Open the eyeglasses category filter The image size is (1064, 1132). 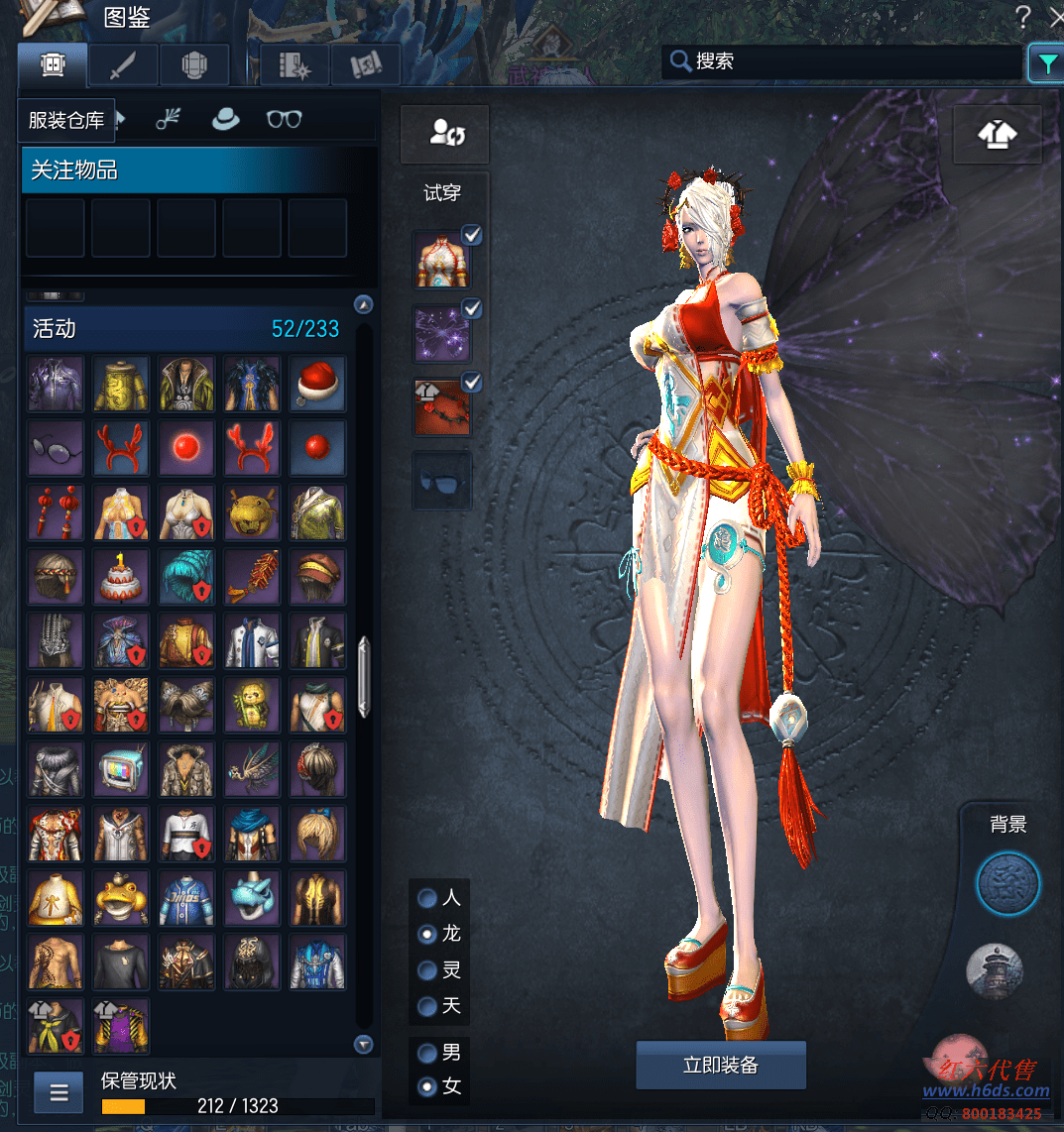tap(284, 120)
